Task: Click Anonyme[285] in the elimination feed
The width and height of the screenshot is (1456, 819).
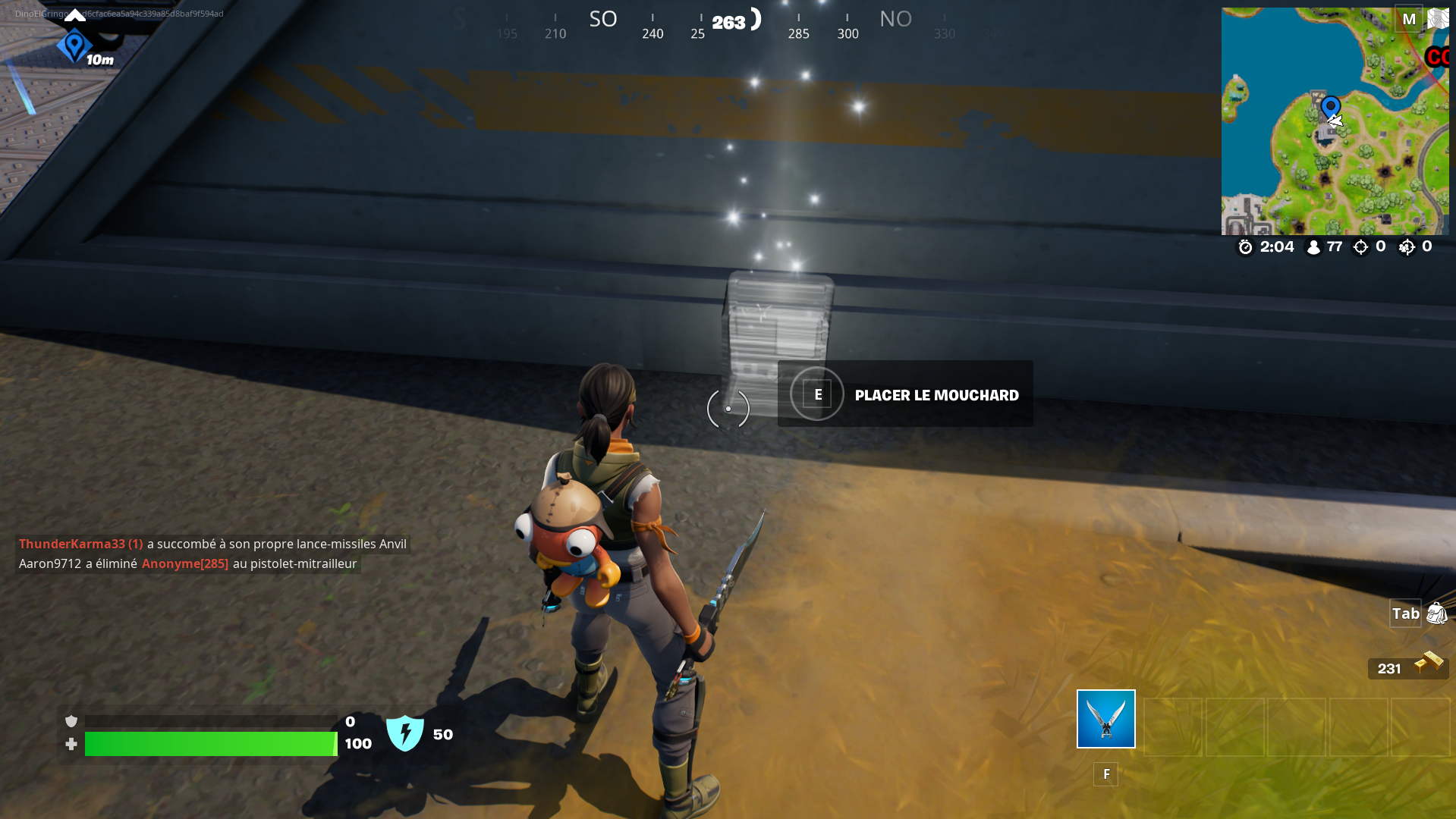Action: pos(184,563)
